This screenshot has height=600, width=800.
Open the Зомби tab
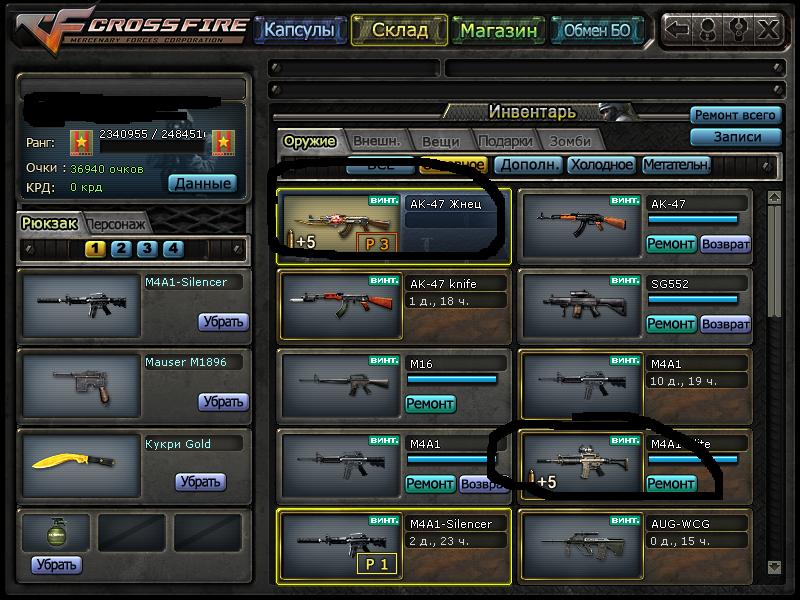pyautogui.click(x=570, y=141)
